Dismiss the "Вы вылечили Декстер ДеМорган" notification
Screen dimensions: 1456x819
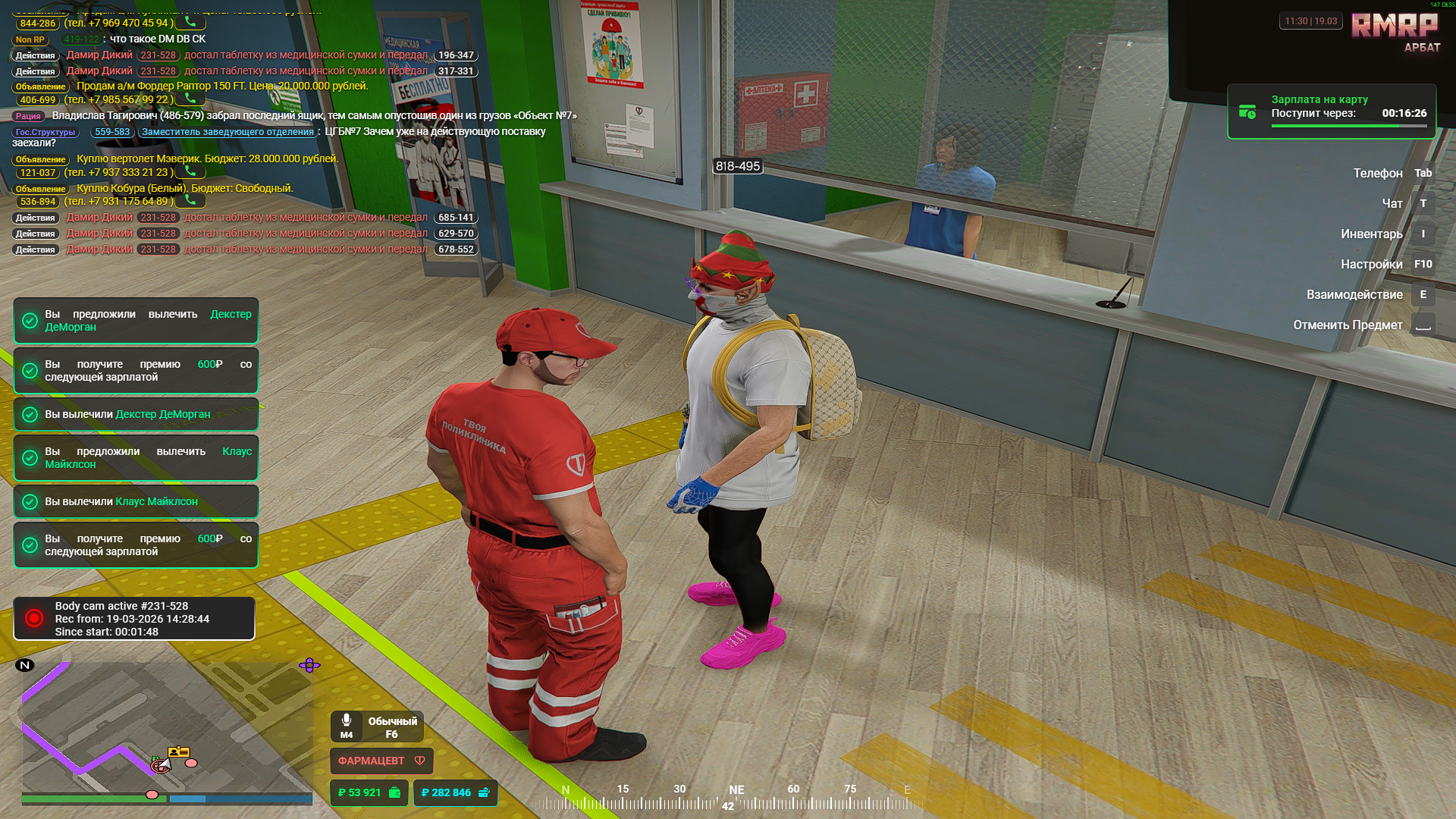click(136, 414)
